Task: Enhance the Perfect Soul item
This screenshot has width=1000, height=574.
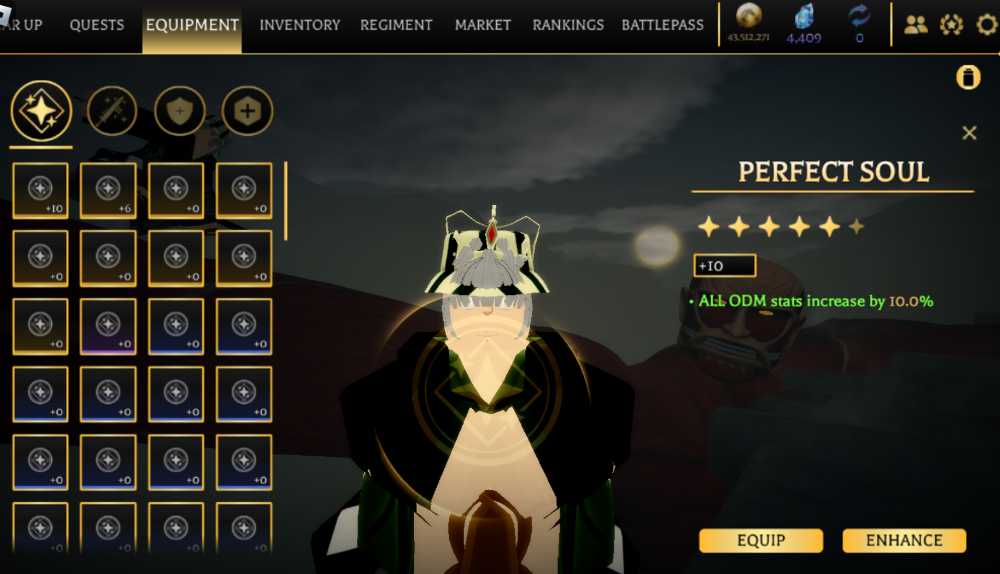Action: pyautogui.click(x=904, y=541)
